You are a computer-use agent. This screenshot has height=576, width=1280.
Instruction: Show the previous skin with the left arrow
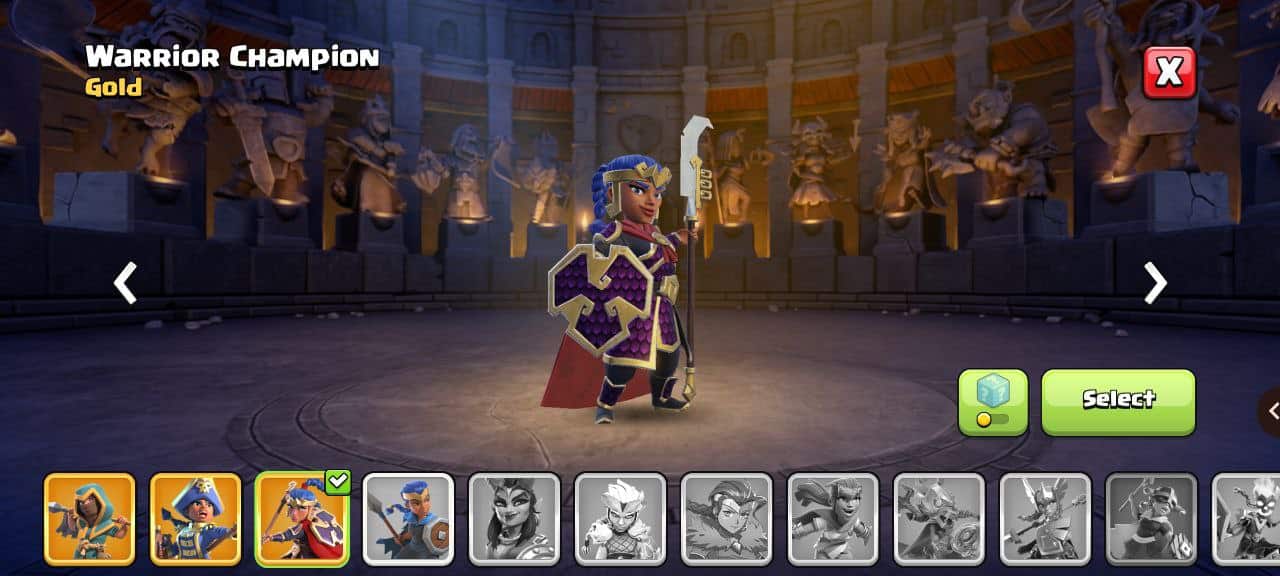pos(125,283)
